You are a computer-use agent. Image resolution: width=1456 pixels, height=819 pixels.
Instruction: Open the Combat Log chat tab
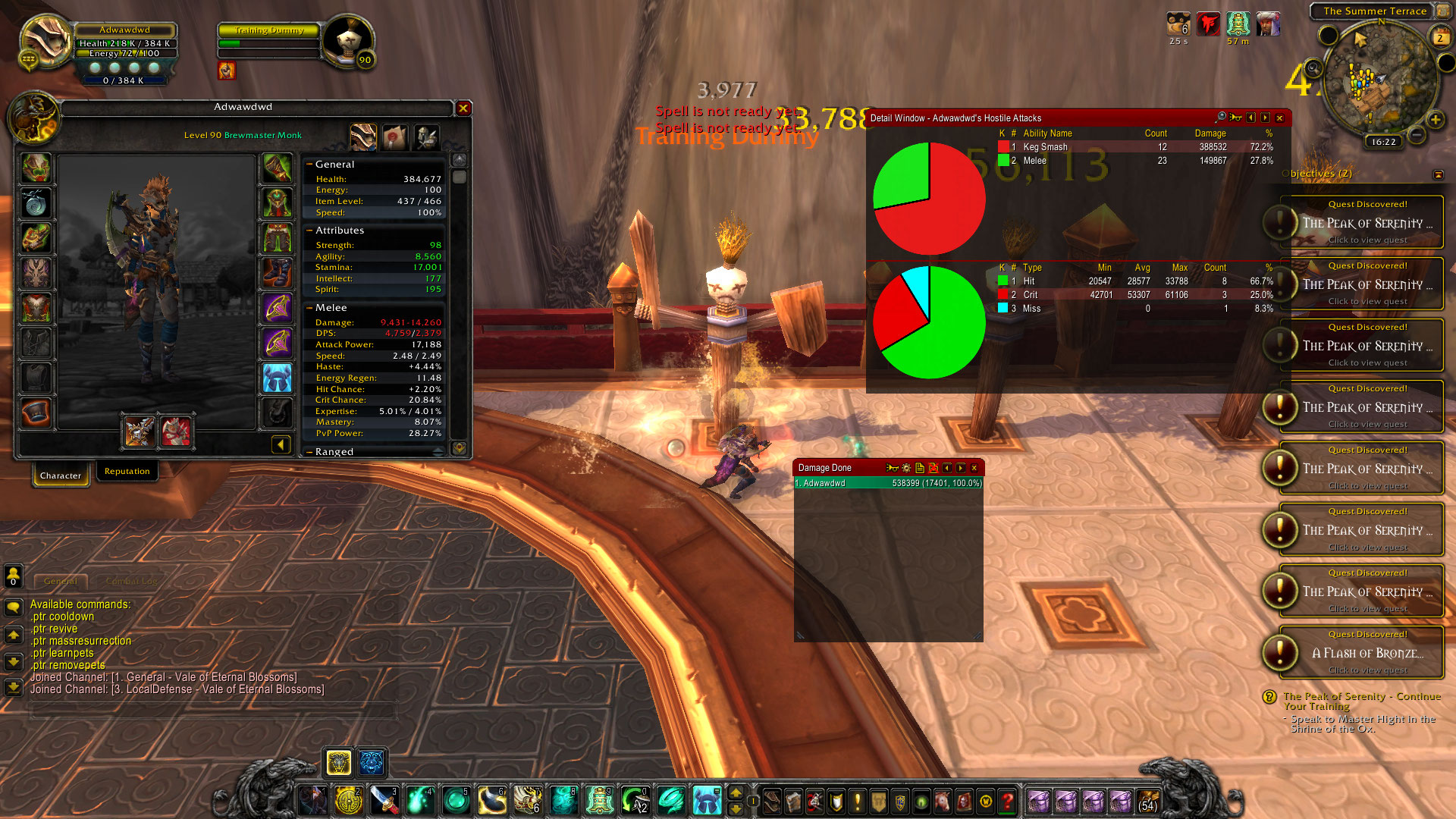pos(131,582)
